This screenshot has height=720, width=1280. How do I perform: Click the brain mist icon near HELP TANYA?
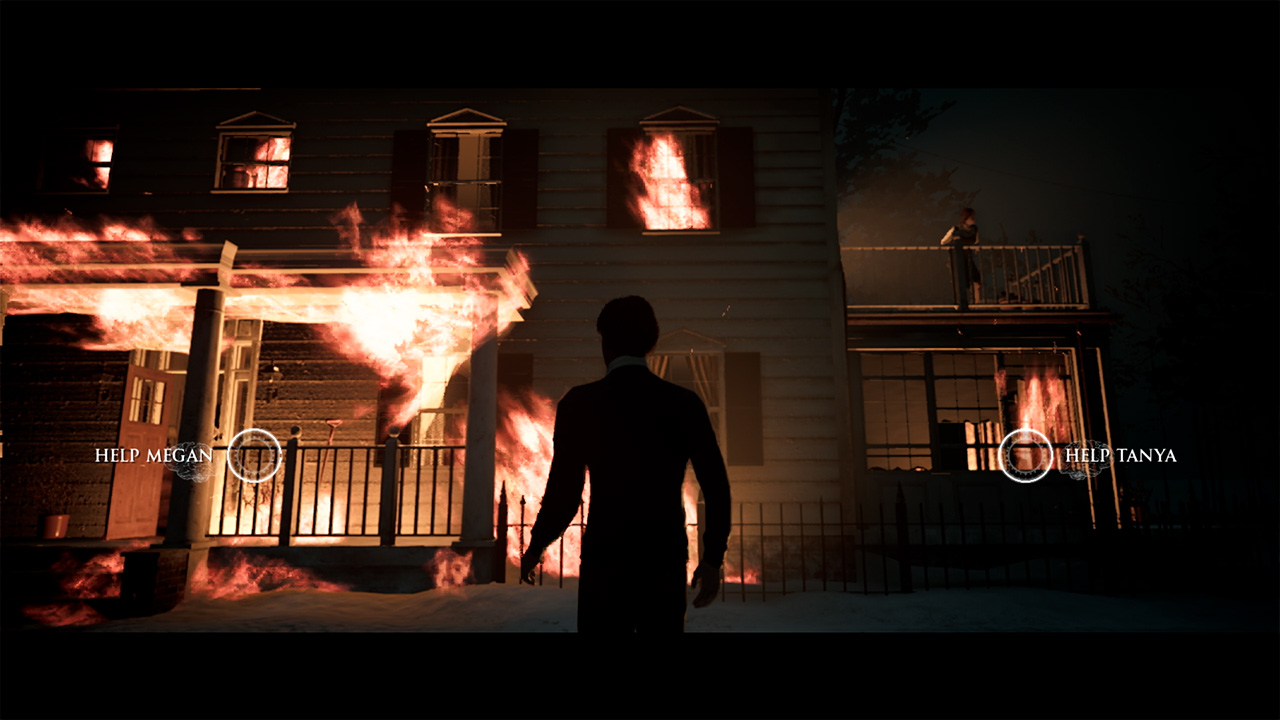[x=1087, y=458]
